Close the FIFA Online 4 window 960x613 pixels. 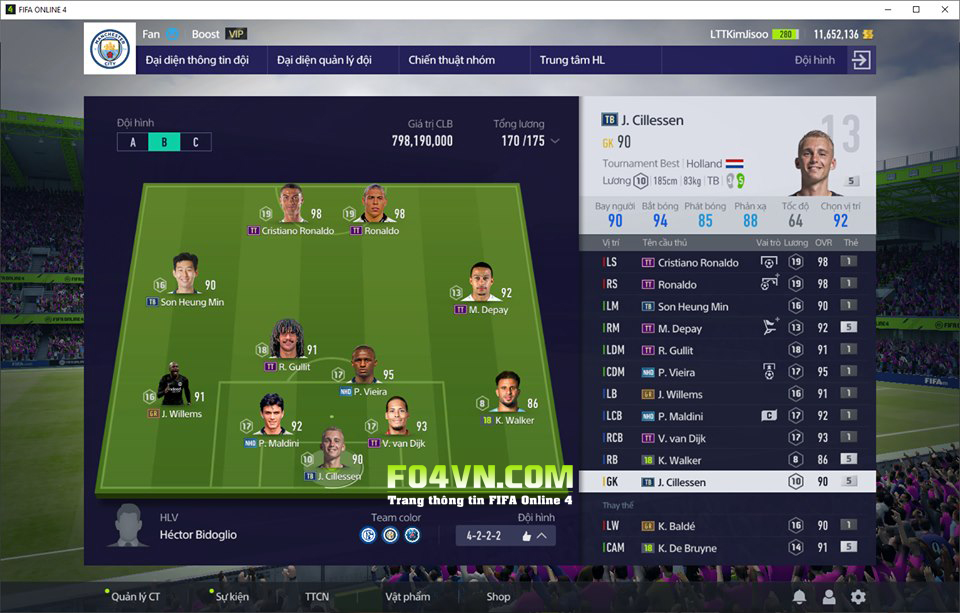tap(942, 9)
